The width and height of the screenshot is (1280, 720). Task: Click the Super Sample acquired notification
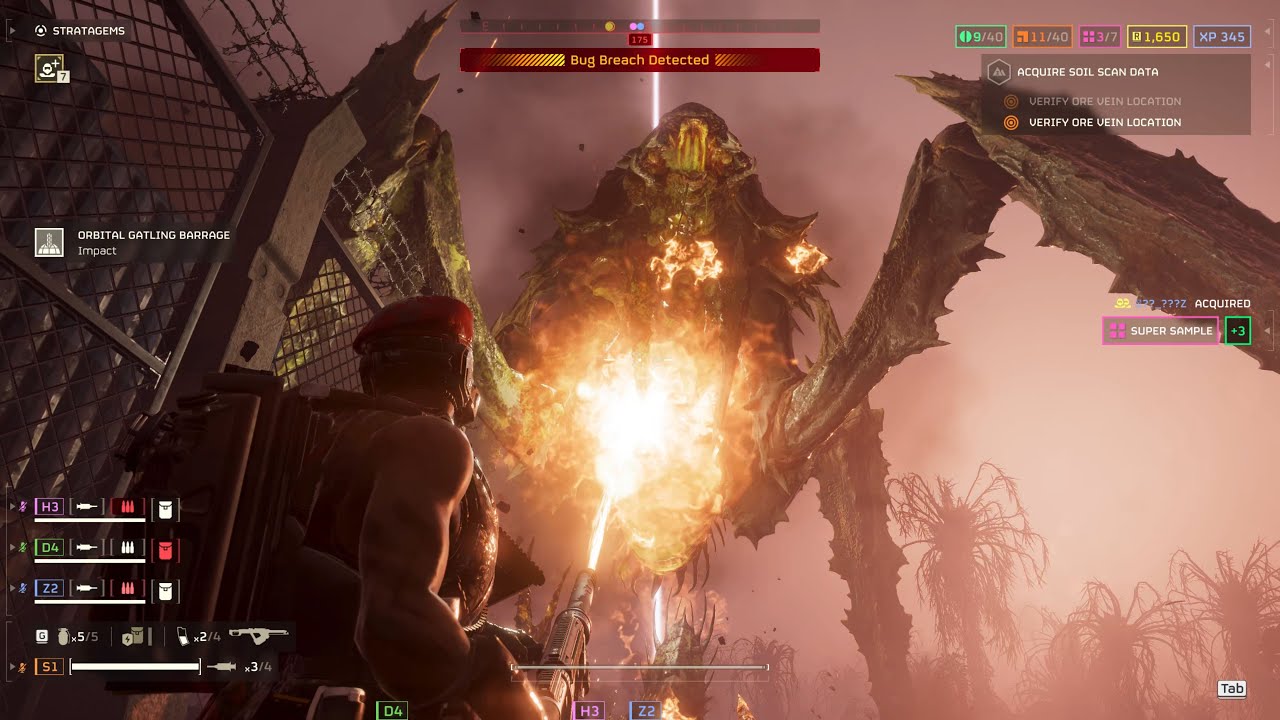tap(1160, 331)
